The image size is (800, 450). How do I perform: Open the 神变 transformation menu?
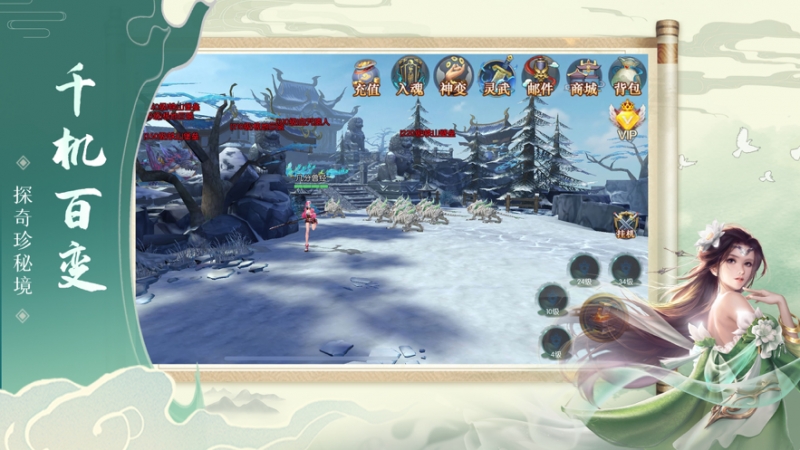point(453,76)
